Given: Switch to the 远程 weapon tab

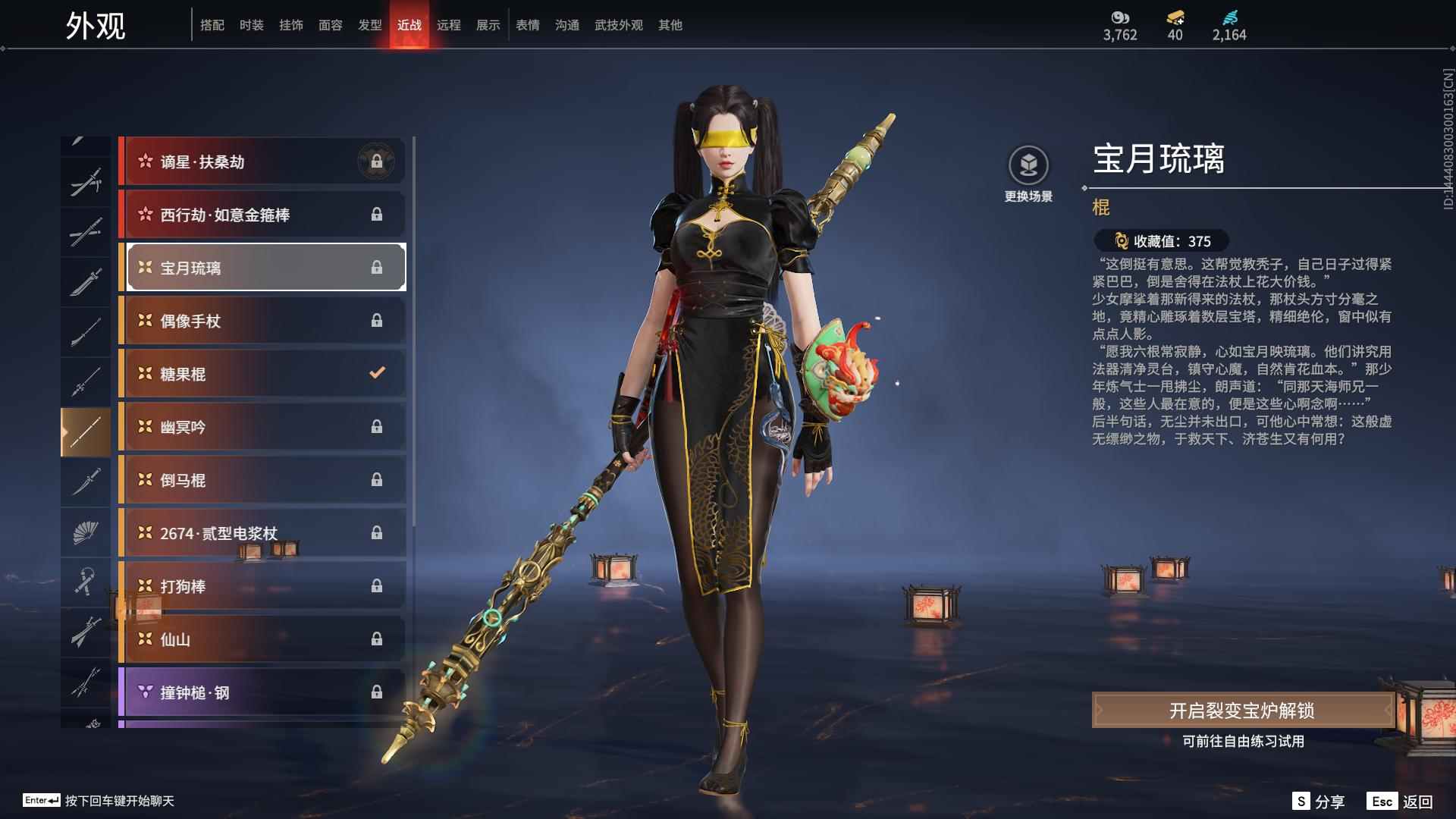Looking at the screenshot, I should (x=448, y=25).
